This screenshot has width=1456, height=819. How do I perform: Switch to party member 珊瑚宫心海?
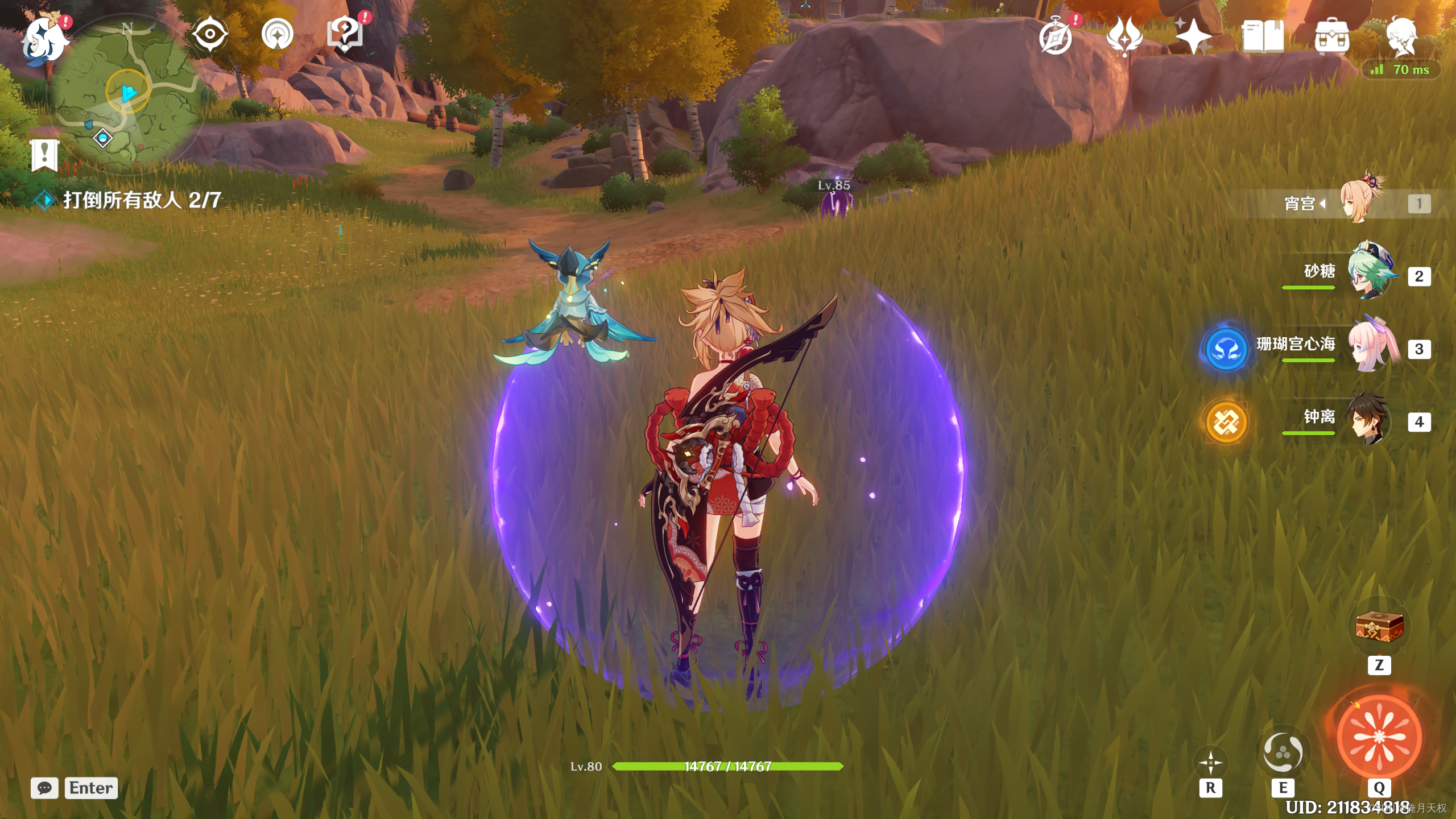point(1371,345)
